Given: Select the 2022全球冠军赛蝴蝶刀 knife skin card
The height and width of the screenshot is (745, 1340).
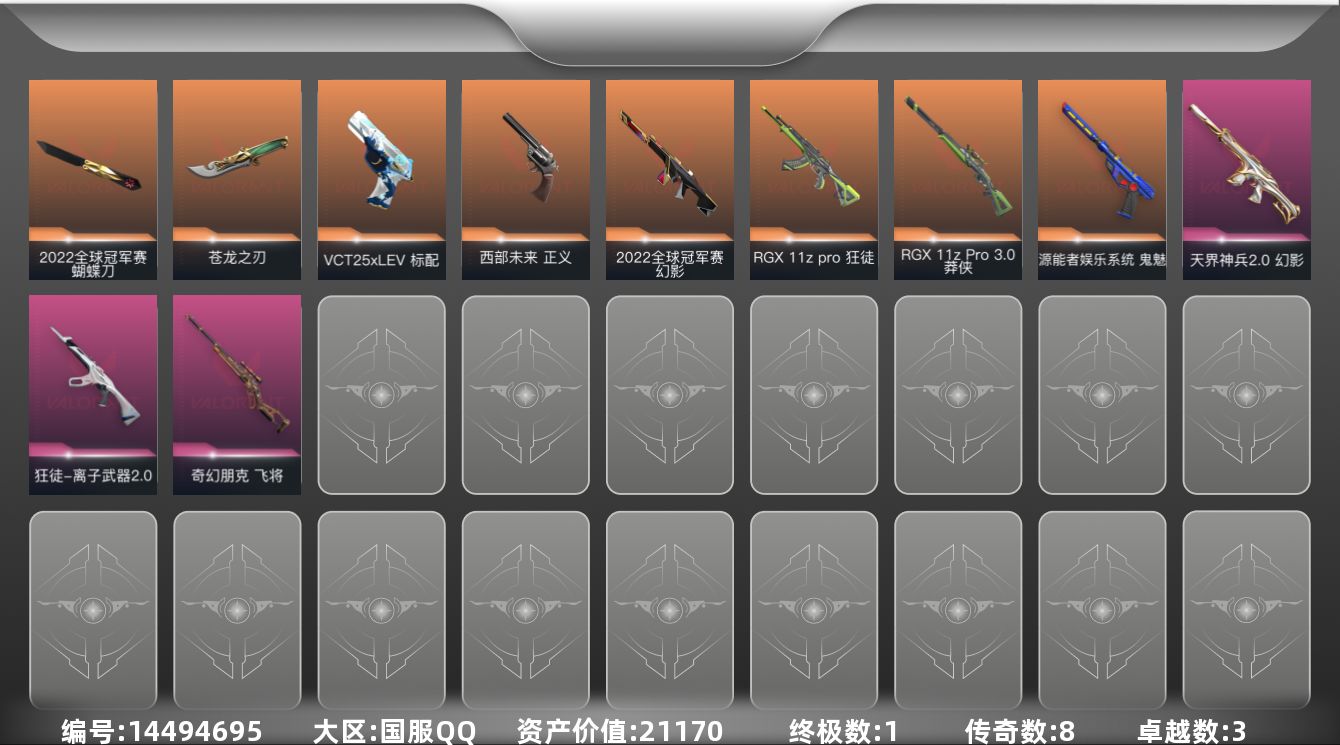Looking at the screenshot, I should (93, 180).
